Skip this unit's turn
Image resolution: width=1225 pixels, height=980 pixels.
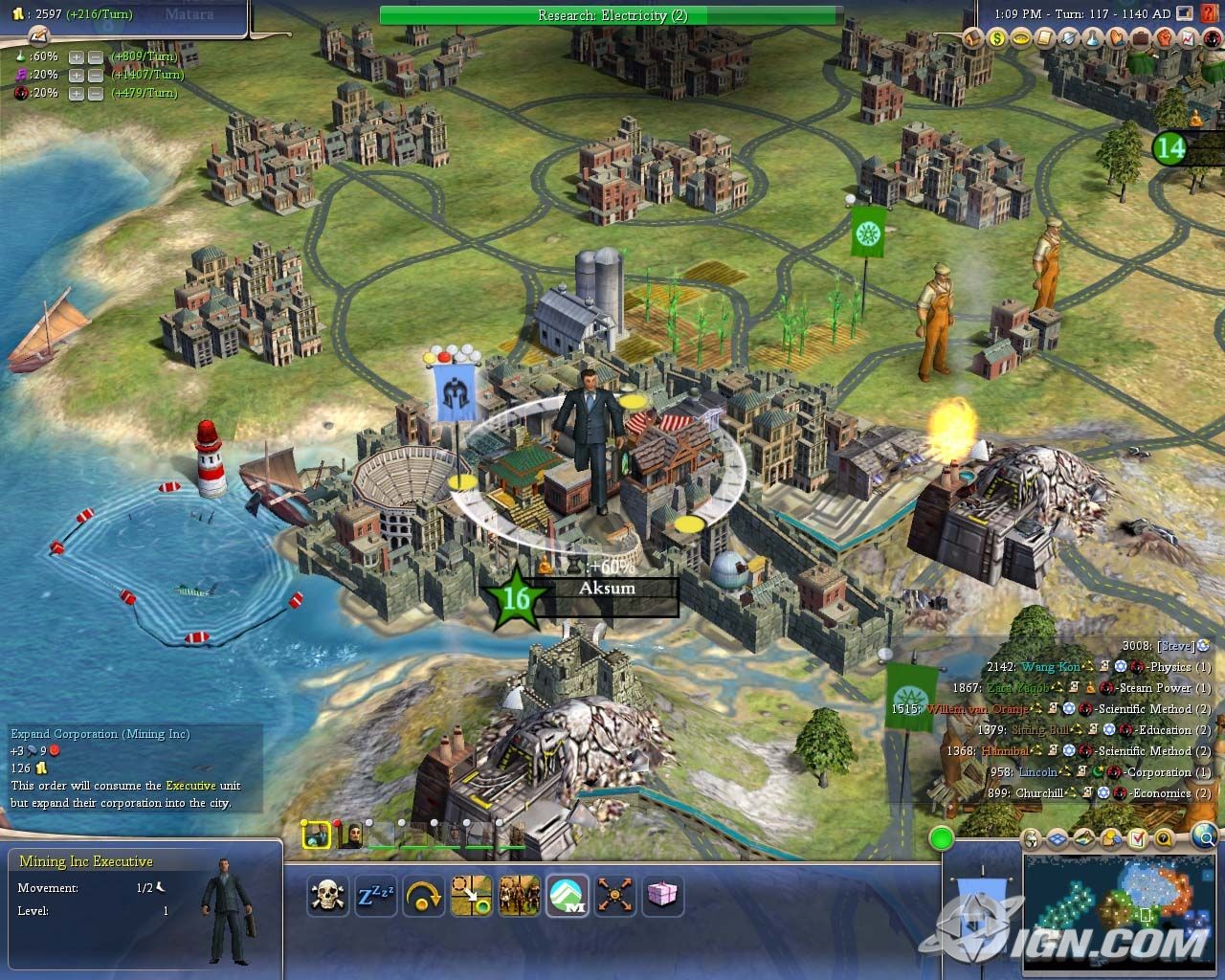tap(424, 896)
